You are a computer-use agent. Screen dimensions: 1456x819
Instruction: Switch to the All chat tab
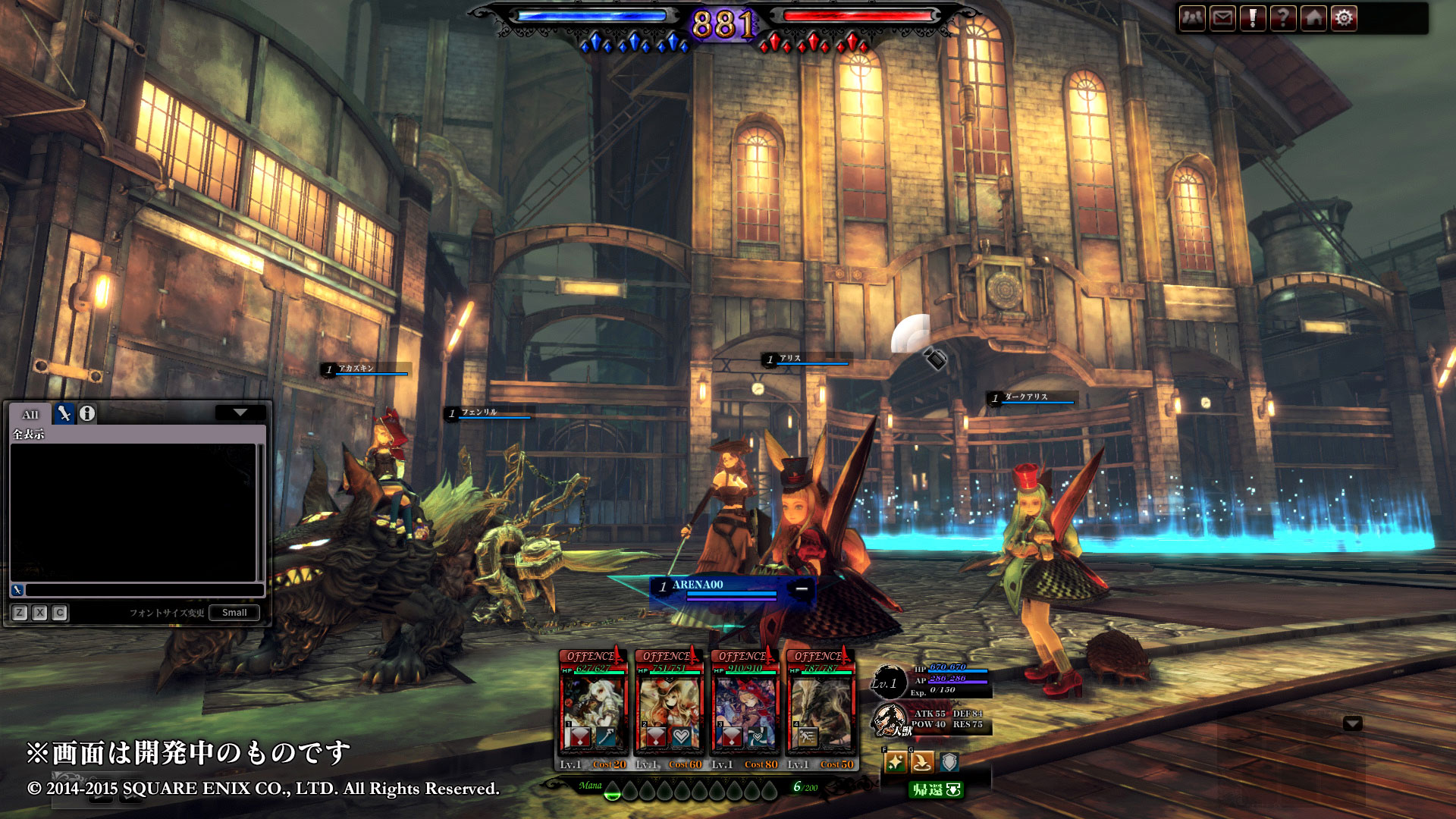[30, 414]
